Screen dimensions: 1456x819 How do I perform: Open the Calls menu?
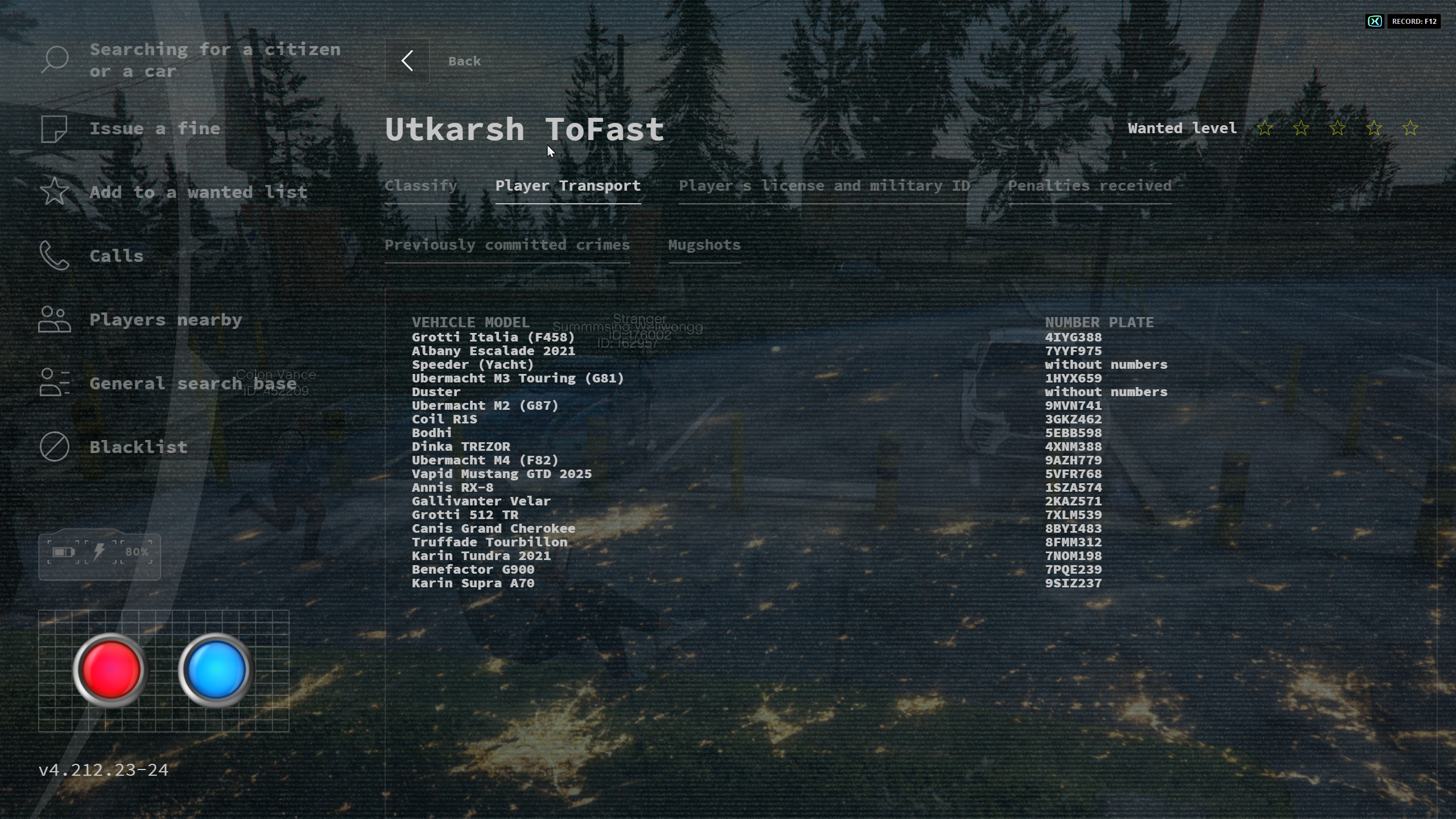pos(116,256)
